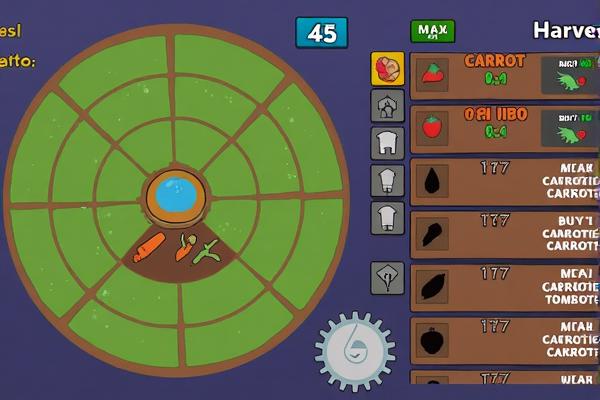Screen dimensions: 600x400
Task: Choose the red tomato shop row
Action: [490, 129]
